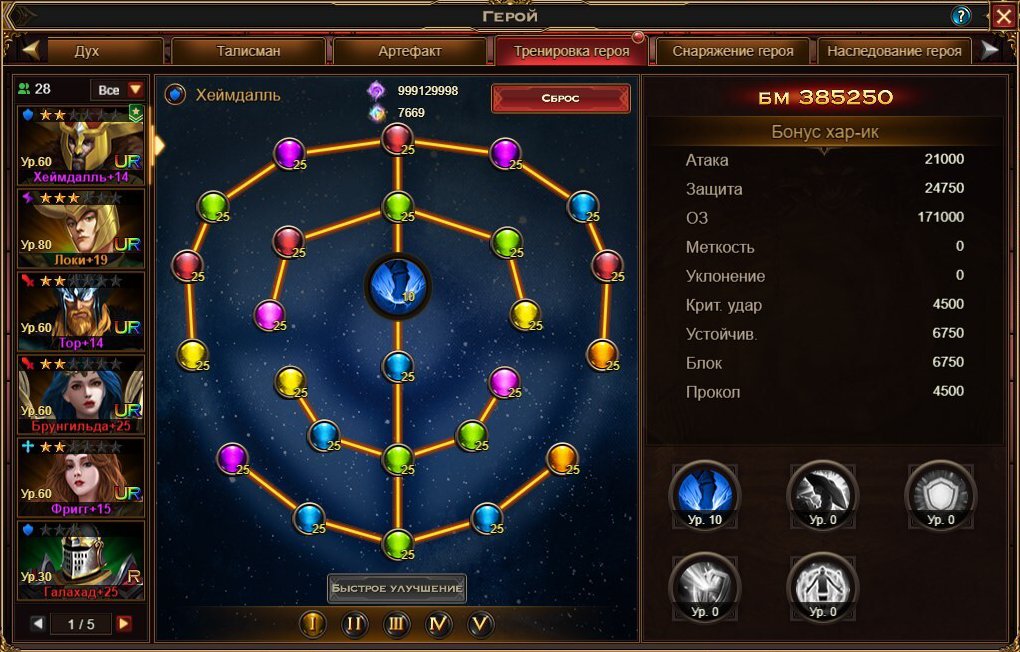Select training stage V
1020x652 pixels.
[x=481, y=624]
